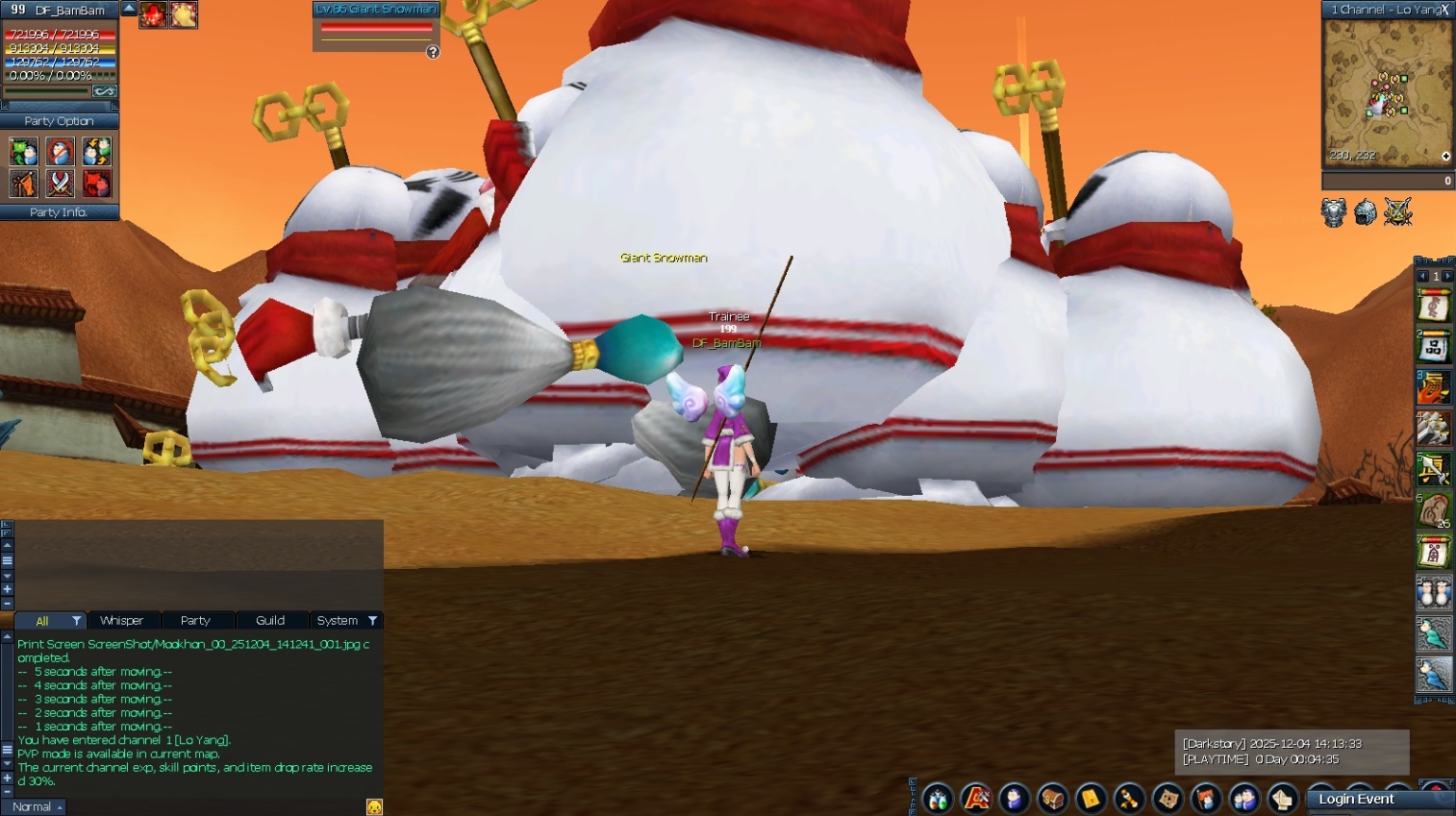Select the party swap members icon
Screen dimensions: 1456x816
coord(96,152)
